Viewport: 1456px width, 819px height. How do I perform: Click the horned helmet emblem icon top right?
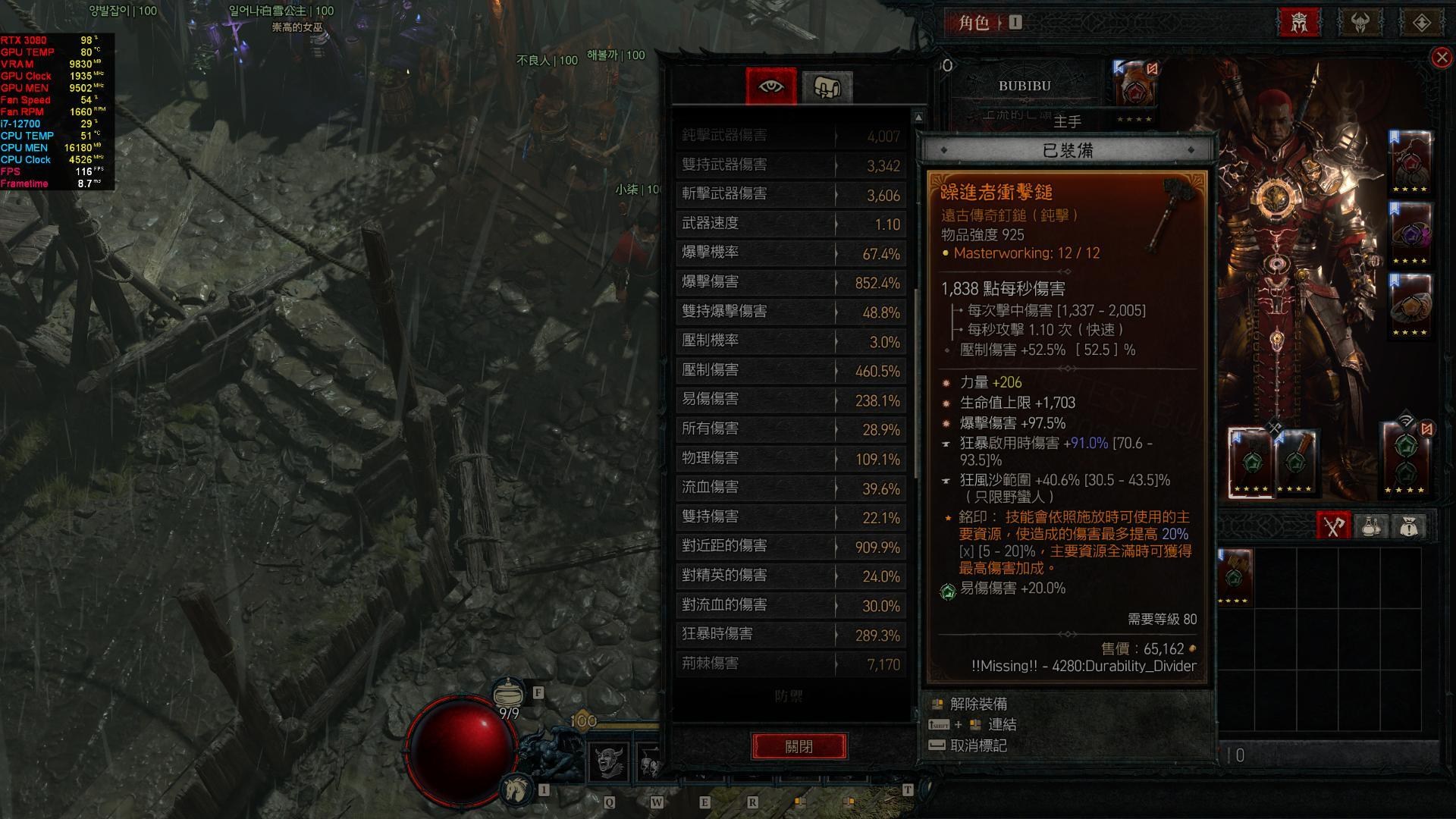click(1360, 22)
